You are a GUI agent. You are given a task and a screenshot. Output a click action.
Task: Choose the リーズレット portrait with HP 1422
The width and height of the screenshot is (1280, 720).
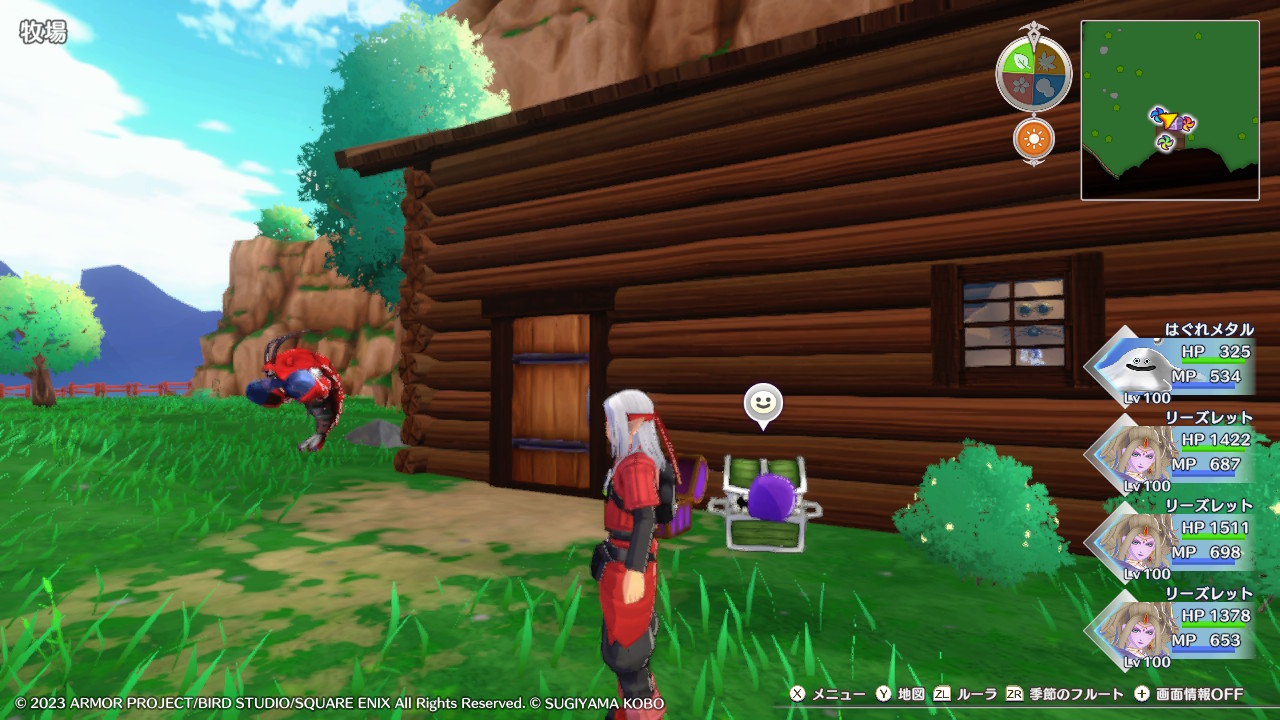point(1131,454)
